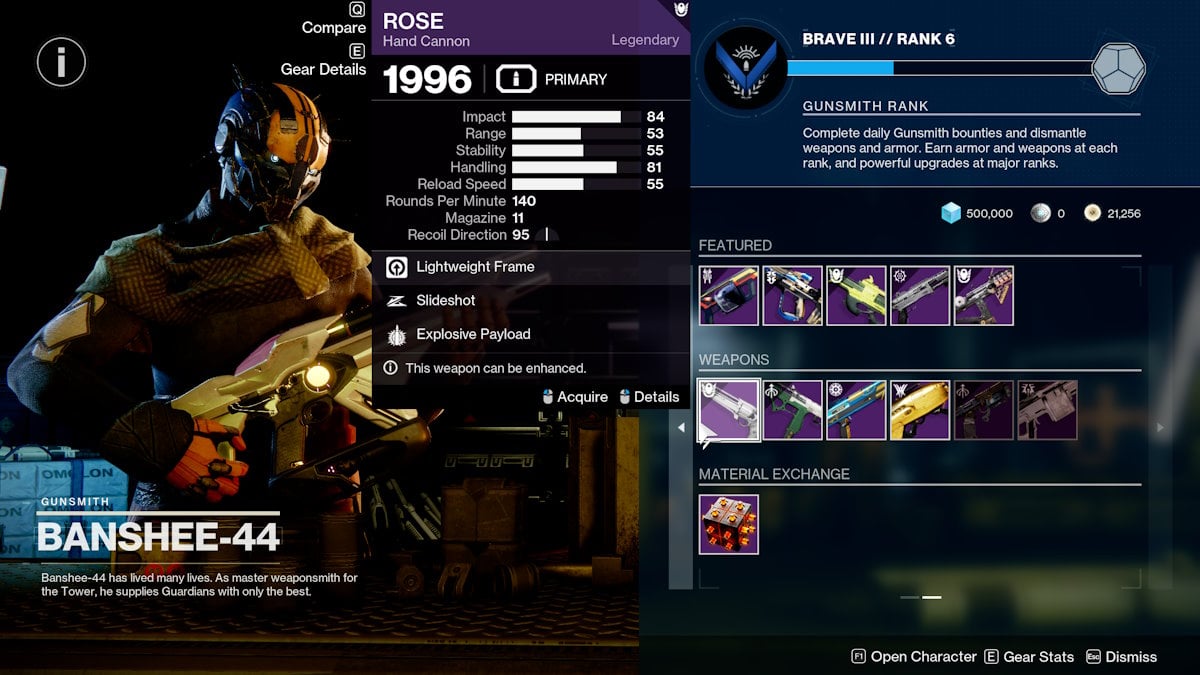This screenshot has width=1200, height=675.
Task: Select the dark dimmed weapon in Weapons
Action: point(984,410)
